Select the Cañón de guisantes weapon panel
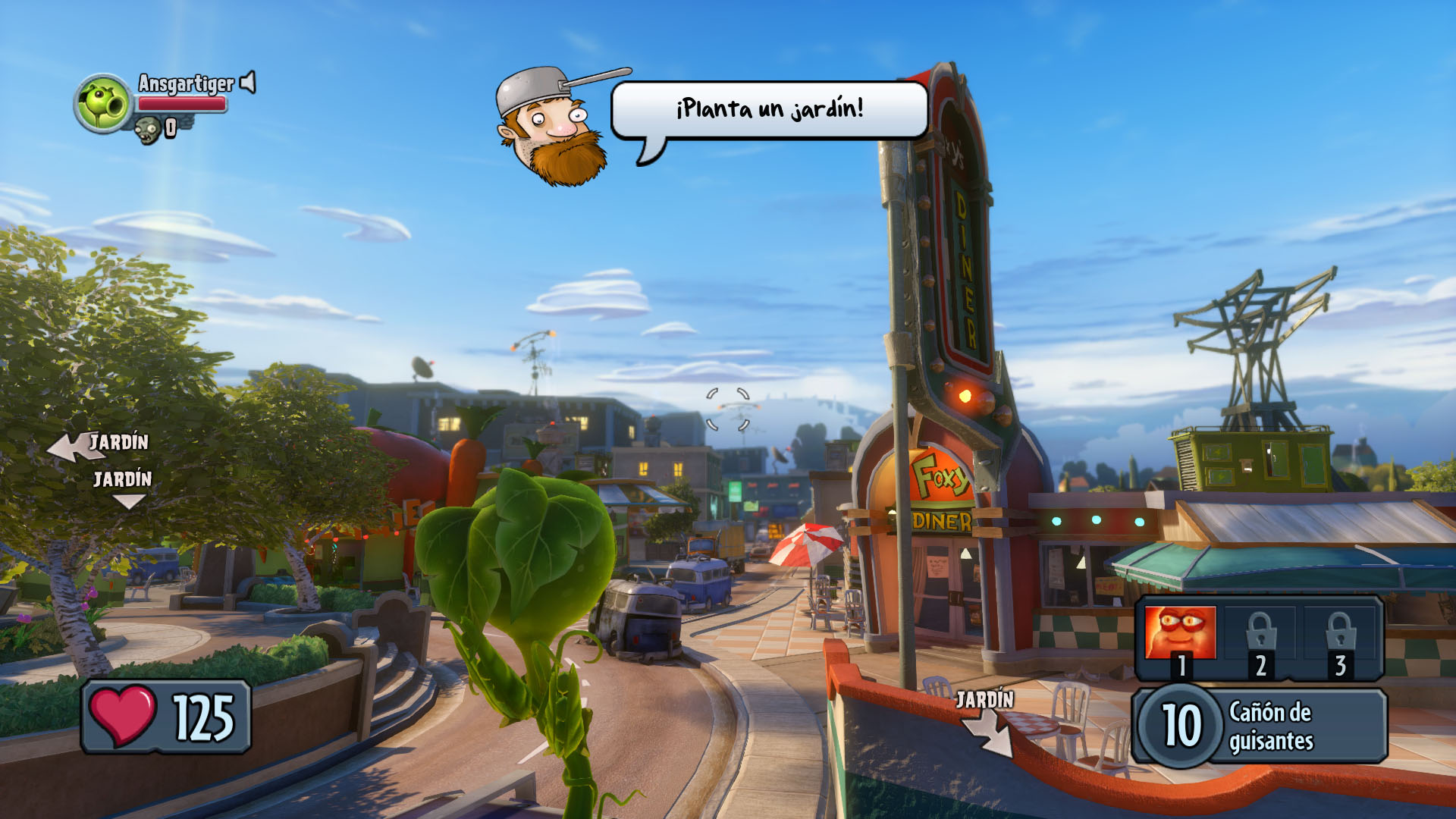The image size is (1456, 819). coord(1259,726)
